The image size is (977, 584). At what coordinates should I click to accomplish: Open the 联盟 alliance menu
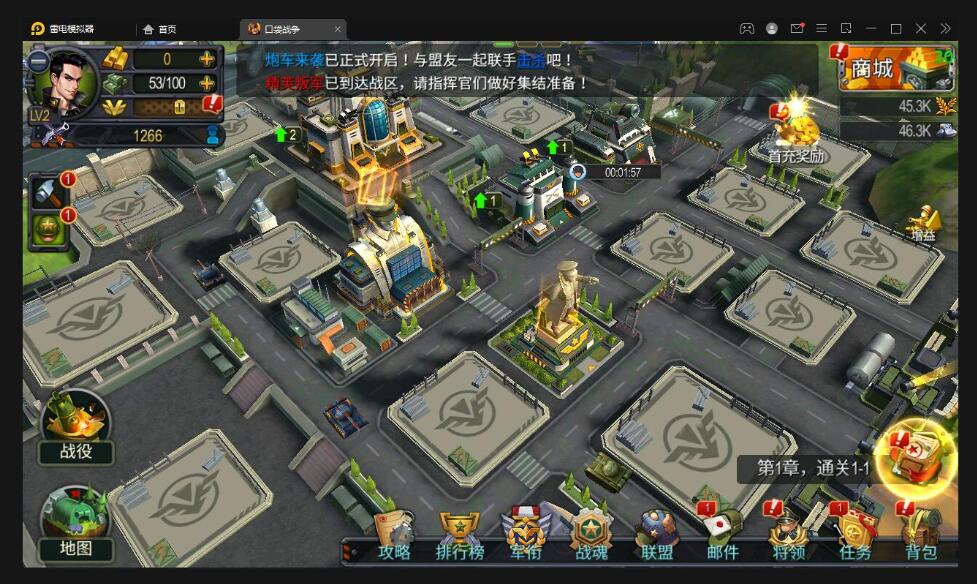[657, 536]
